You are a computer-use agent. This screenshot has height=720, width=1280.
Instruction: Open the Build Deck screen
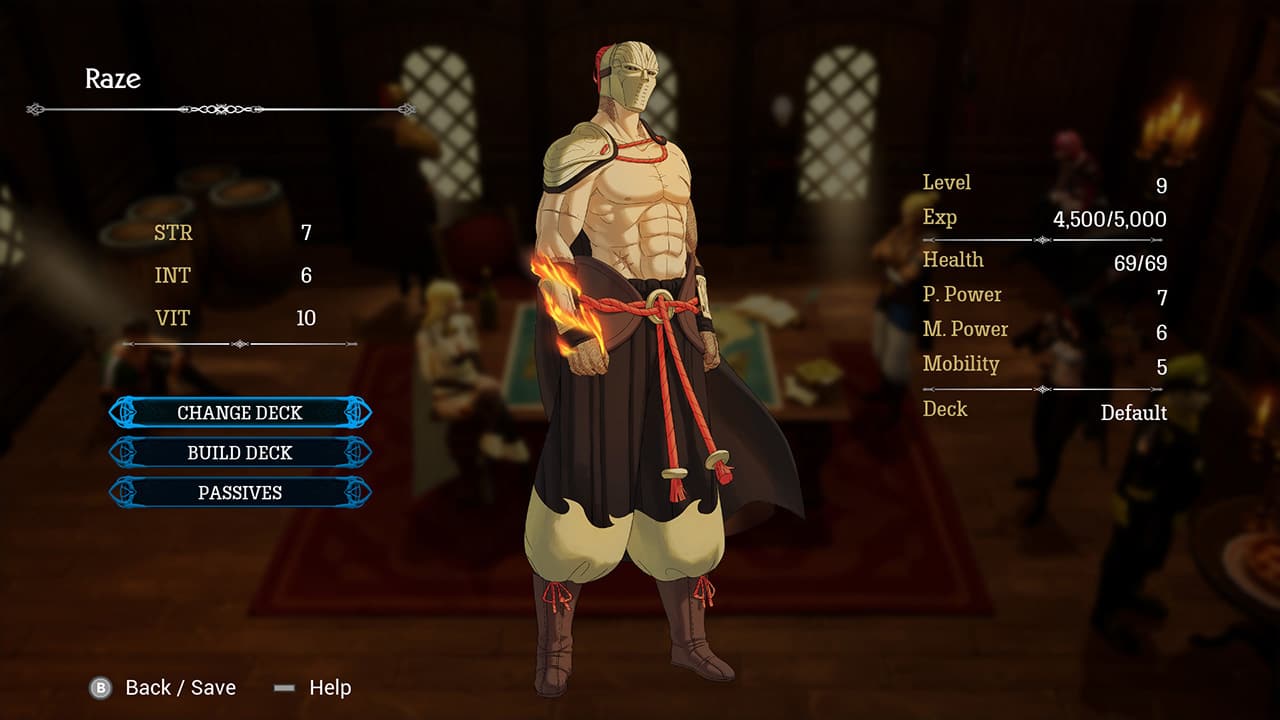click(x=239, y=452)
